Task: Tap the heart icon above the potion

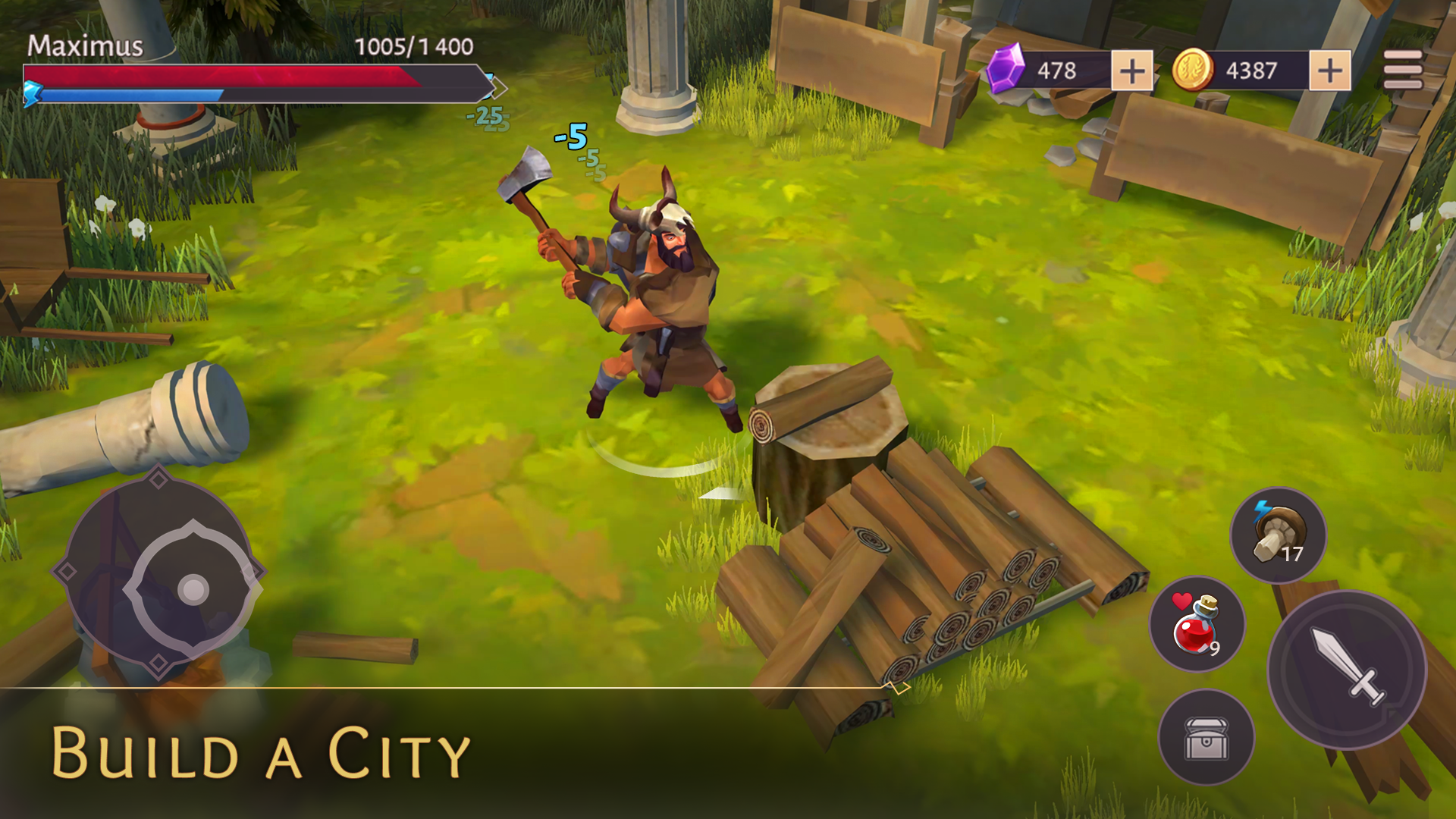Action: pyautogui.click(x=1182, y=603)
